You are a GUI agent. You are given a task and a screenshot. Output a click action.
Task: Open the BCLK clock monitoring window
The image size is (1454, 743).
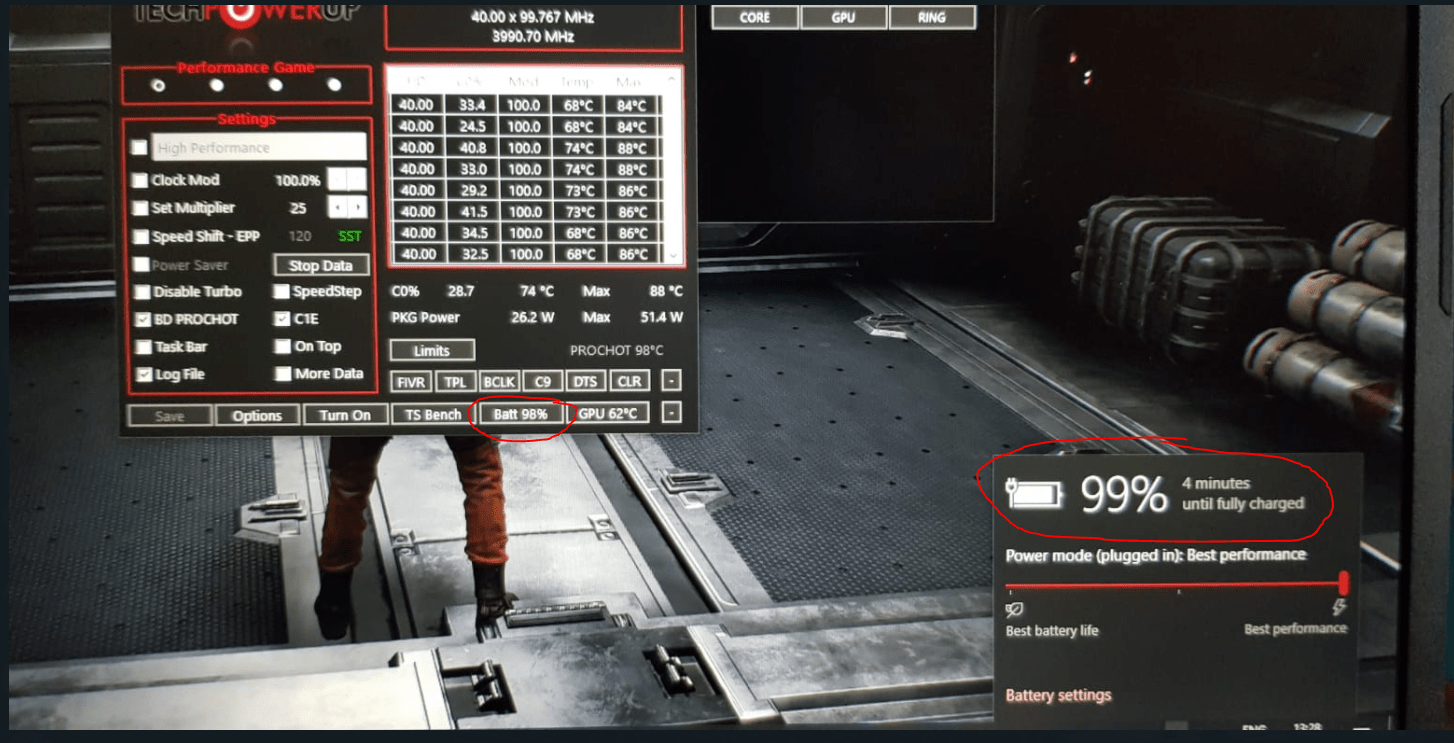click(499, 380)
